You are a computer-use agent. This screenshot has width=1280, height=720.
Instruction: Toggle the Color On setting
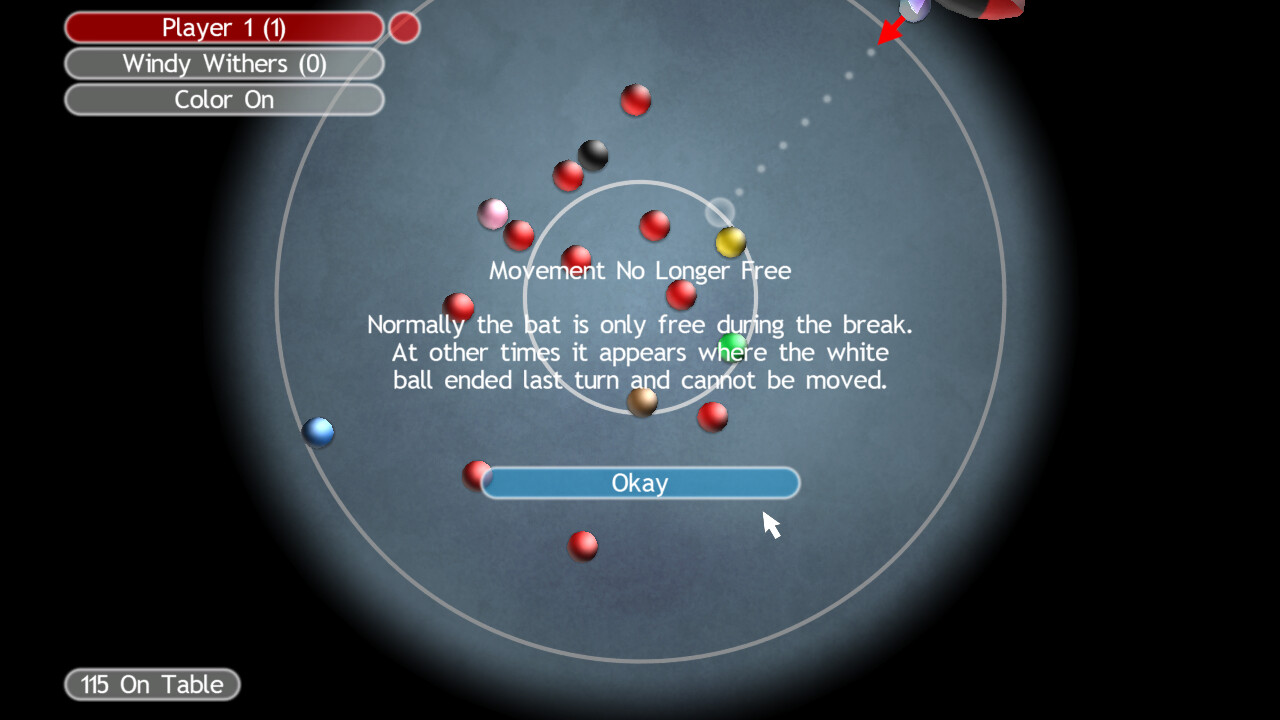coord(224,99)
